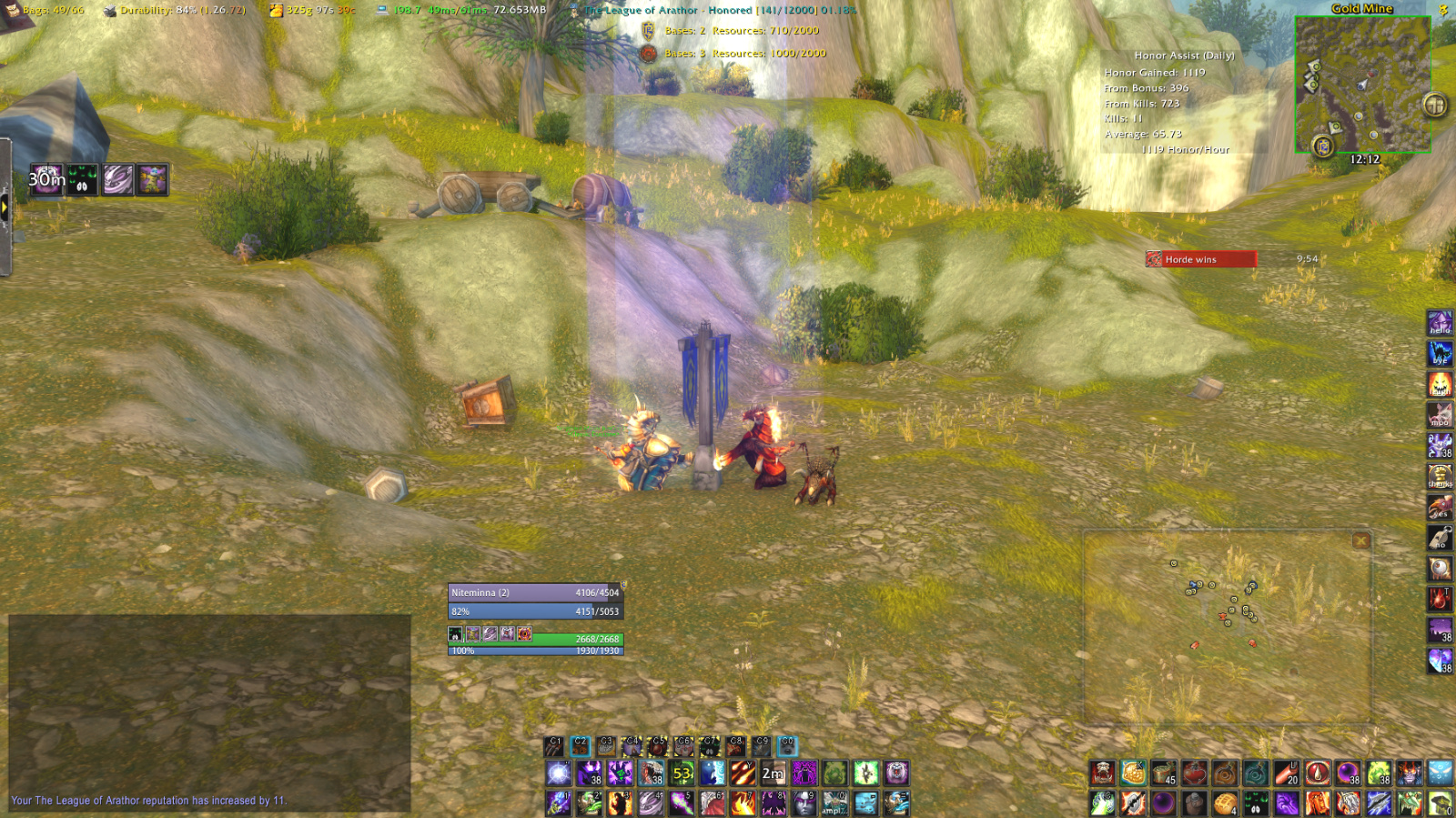Toggle the highlighted C2 action bar page
This screenshot has width=1456, height=818.
pyautogui.click(x=581, y=744)
